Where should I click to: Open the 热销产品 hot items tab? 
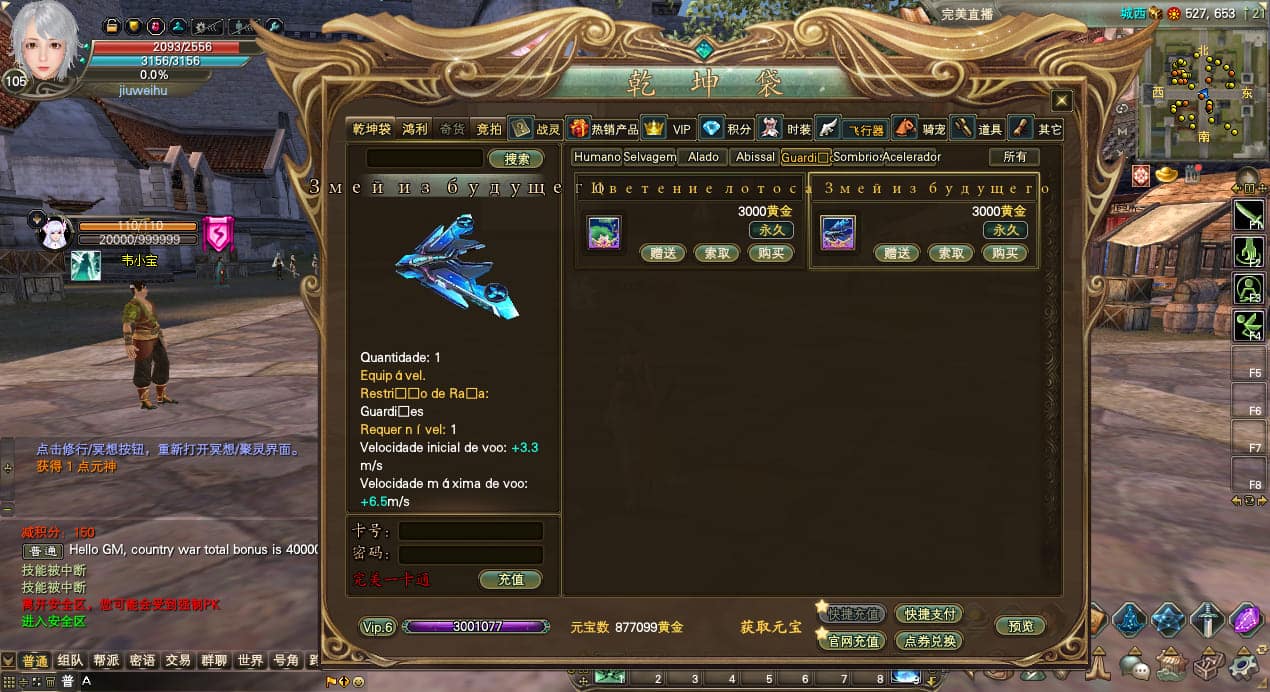tap(603, 129)
